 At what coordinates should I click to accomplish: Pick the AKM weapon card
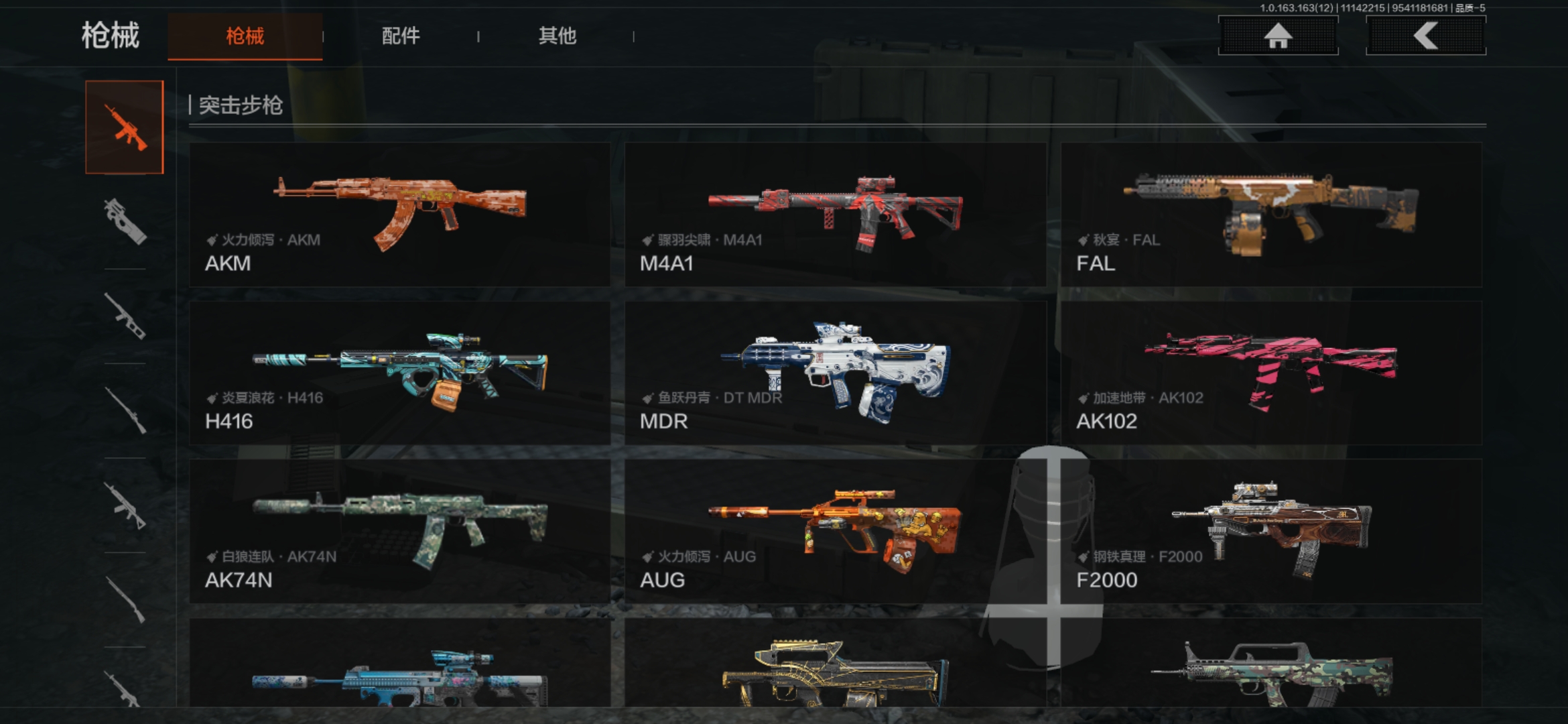399,215
